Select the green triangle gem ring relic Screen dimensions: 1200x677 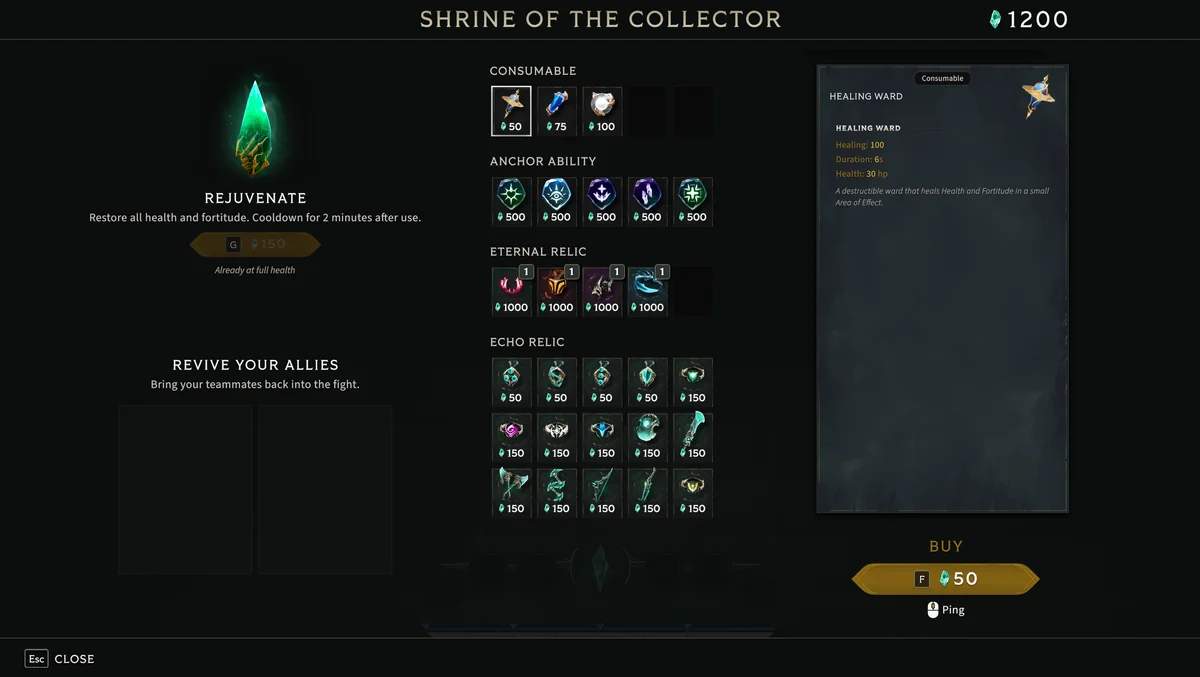693,381
